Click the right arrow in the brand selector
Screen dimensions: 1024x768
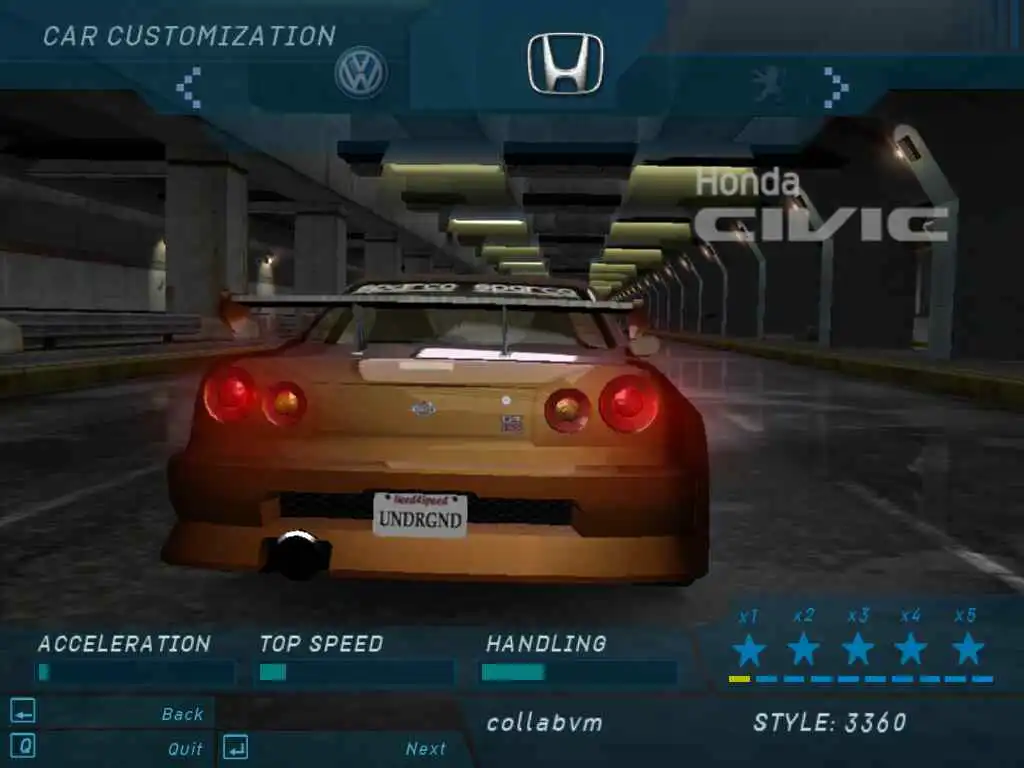[x=835, y=88]
